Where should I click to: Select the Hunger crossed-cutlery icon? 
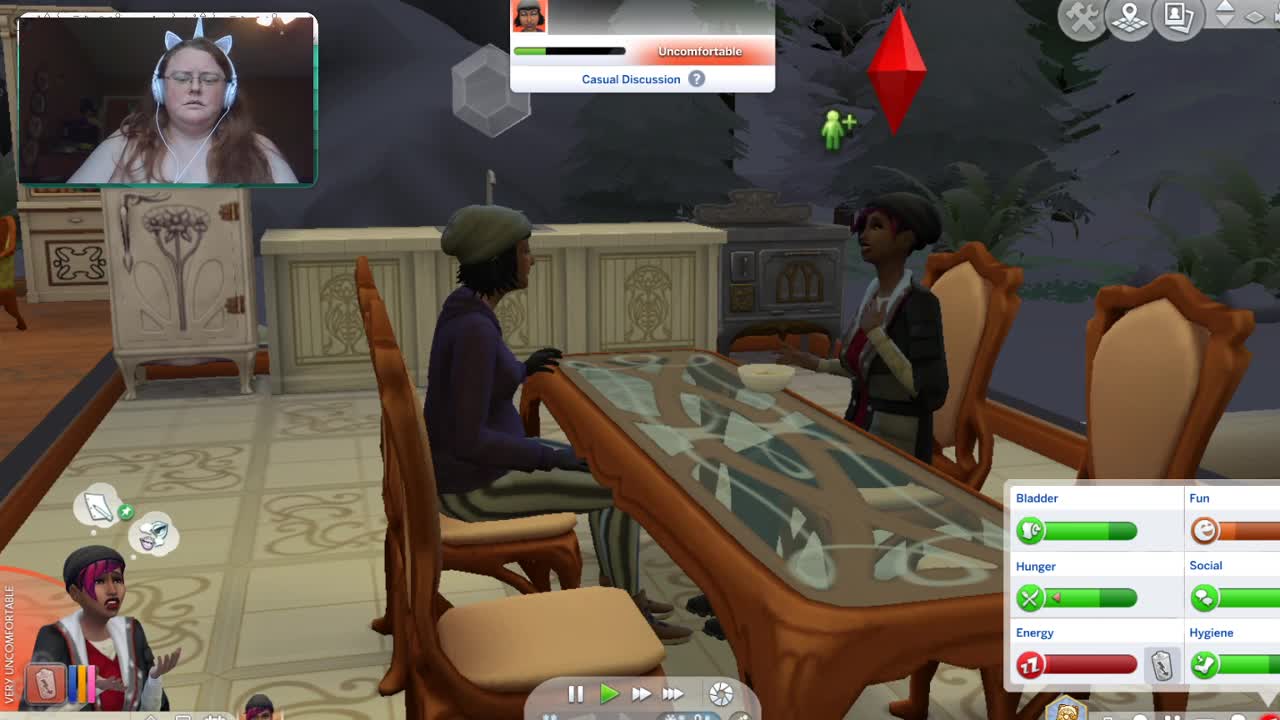[1031, 598]
